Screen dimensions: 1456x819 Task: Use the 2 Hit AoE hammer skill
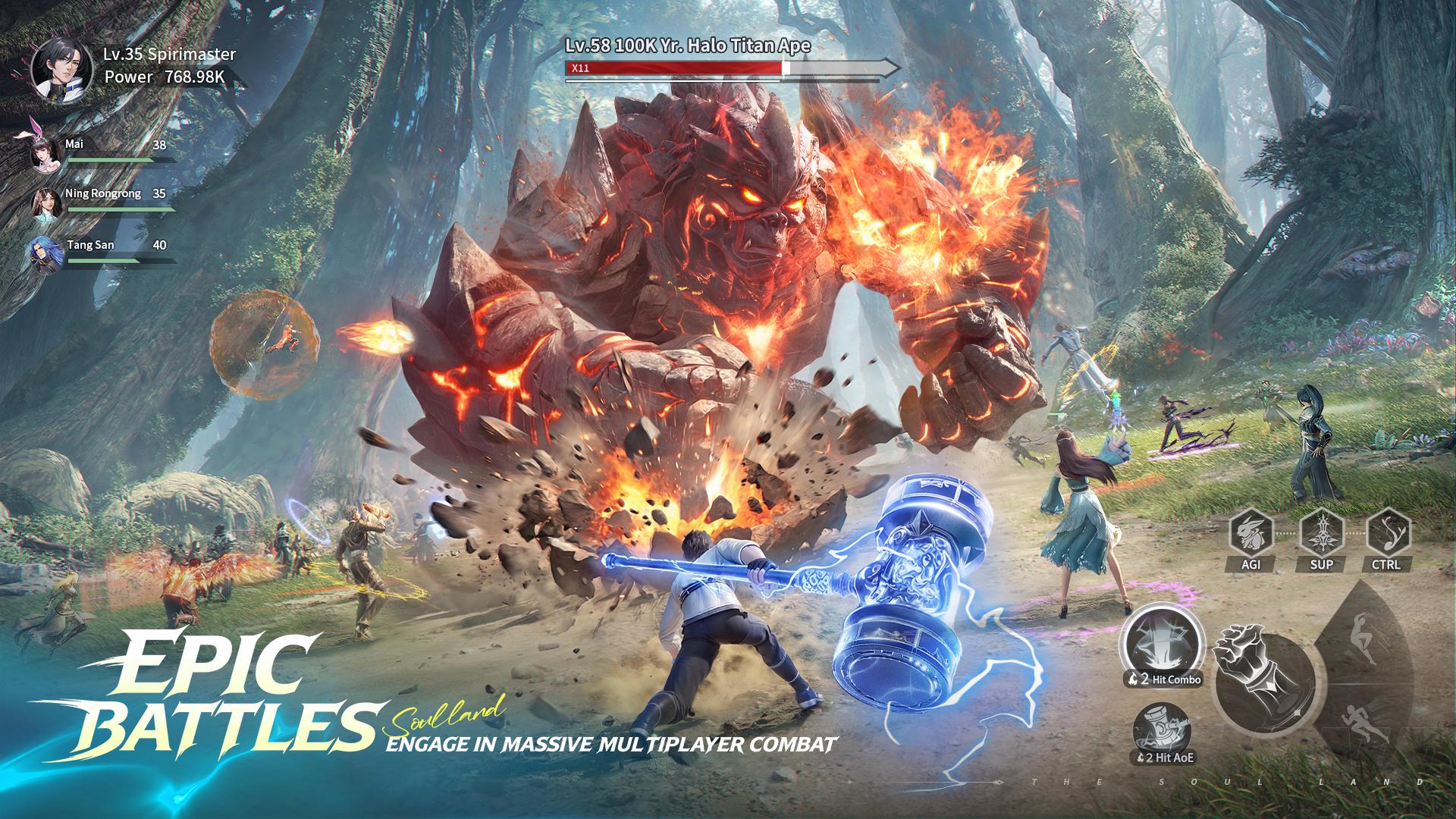click(1162, 732)
